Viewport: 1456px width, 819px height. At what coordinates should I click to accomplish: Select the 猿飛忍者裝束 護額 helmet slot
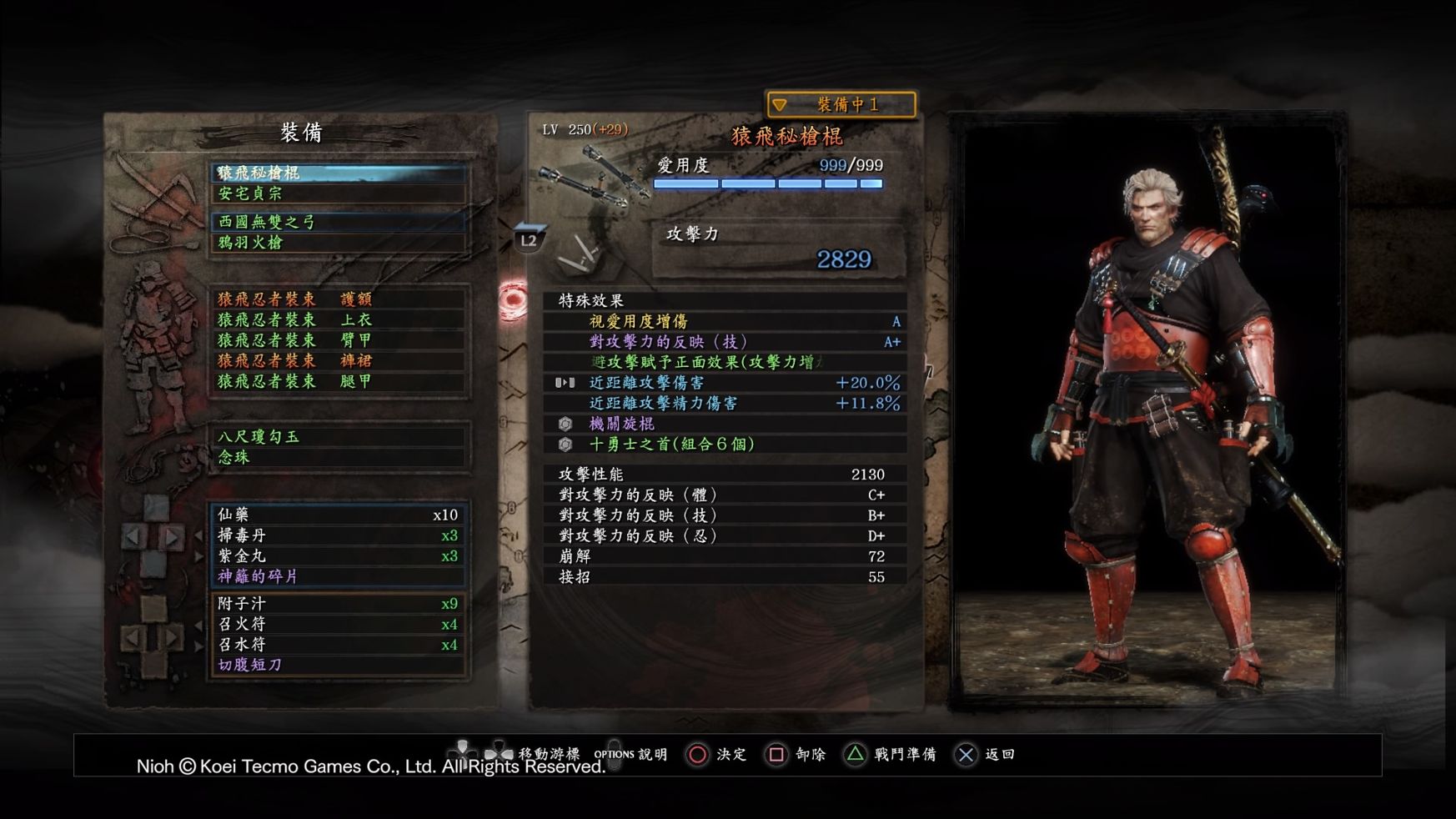338,299
